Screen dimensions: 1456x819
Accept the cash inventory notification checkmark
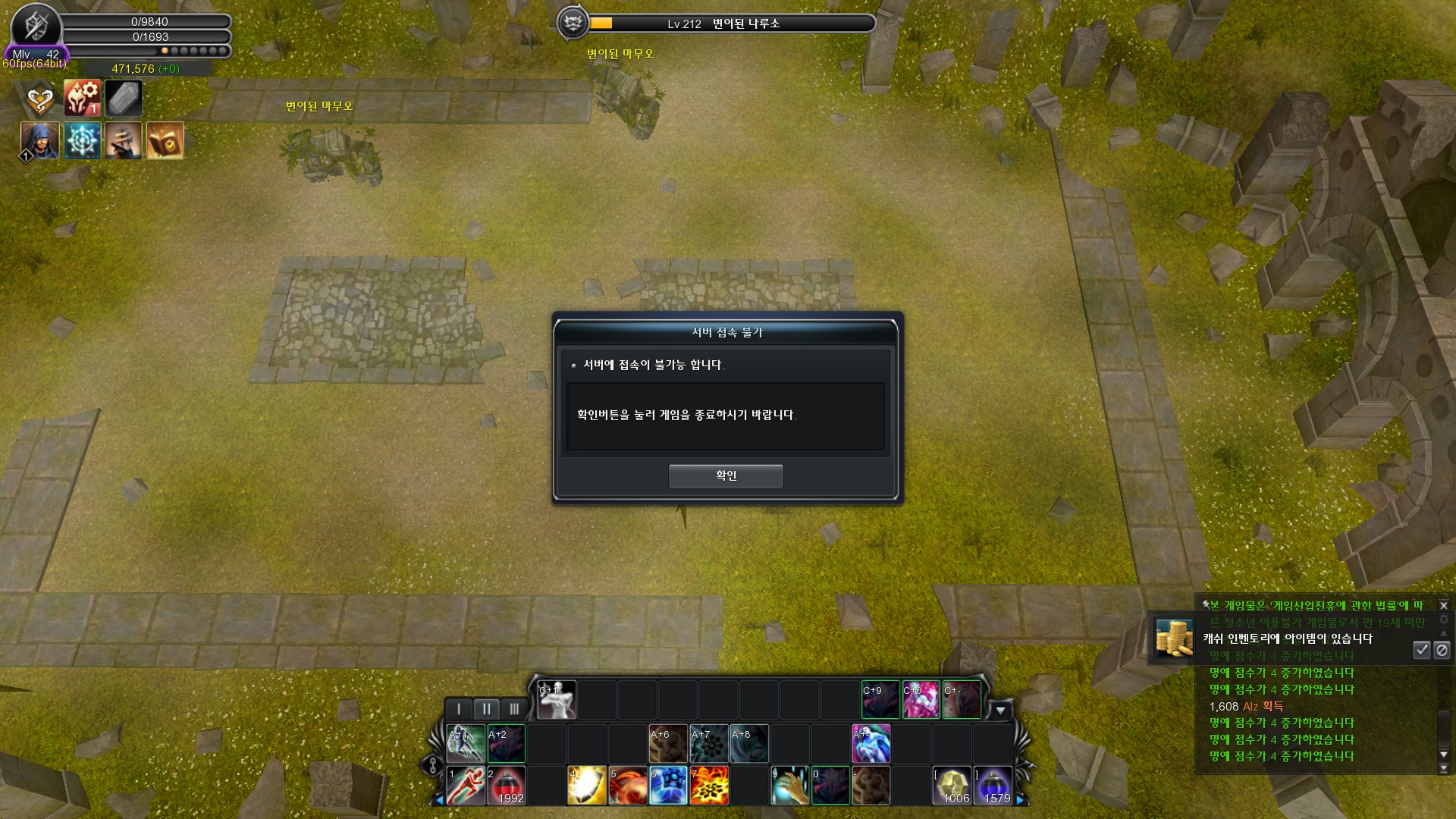[x=1421, y=650]
